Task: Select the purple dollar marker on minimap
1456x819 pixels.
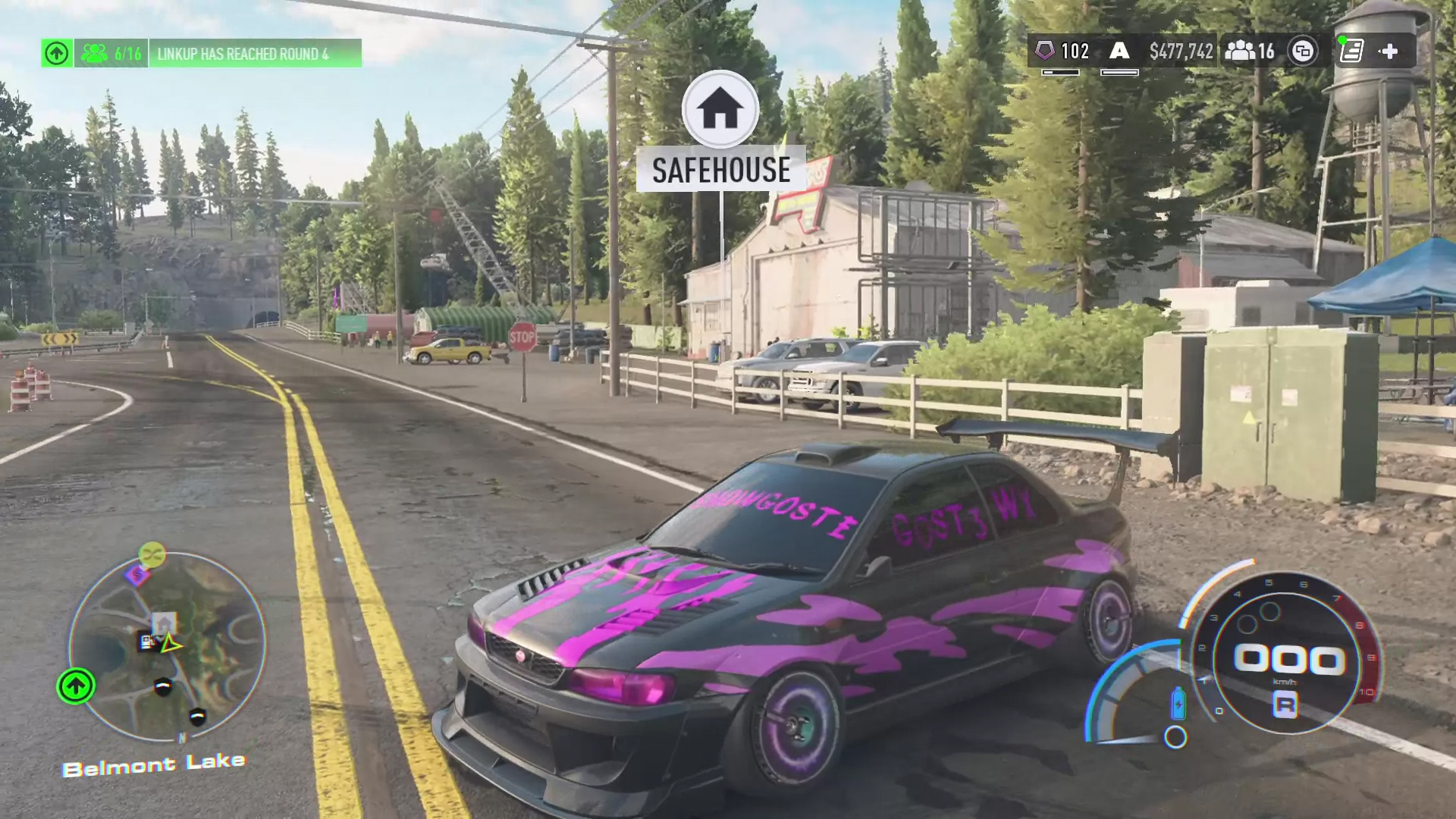Action: click(x=137, y=575)
